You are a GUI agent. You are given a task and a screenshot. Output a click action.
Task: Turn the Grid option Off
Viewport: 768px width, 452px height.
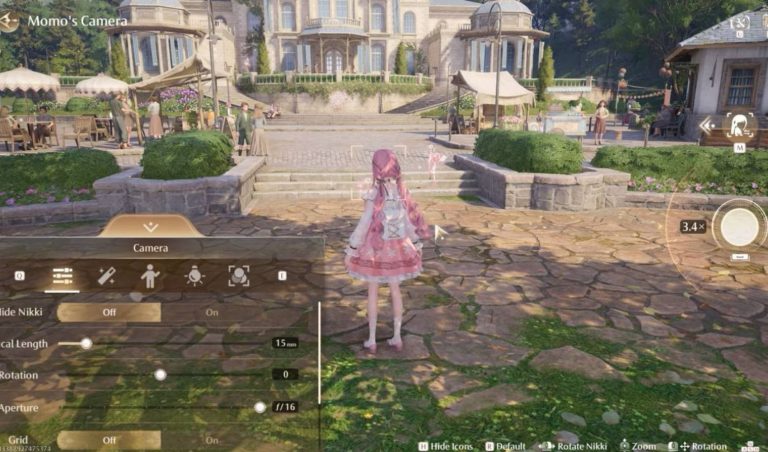click(x=108, y=440)
